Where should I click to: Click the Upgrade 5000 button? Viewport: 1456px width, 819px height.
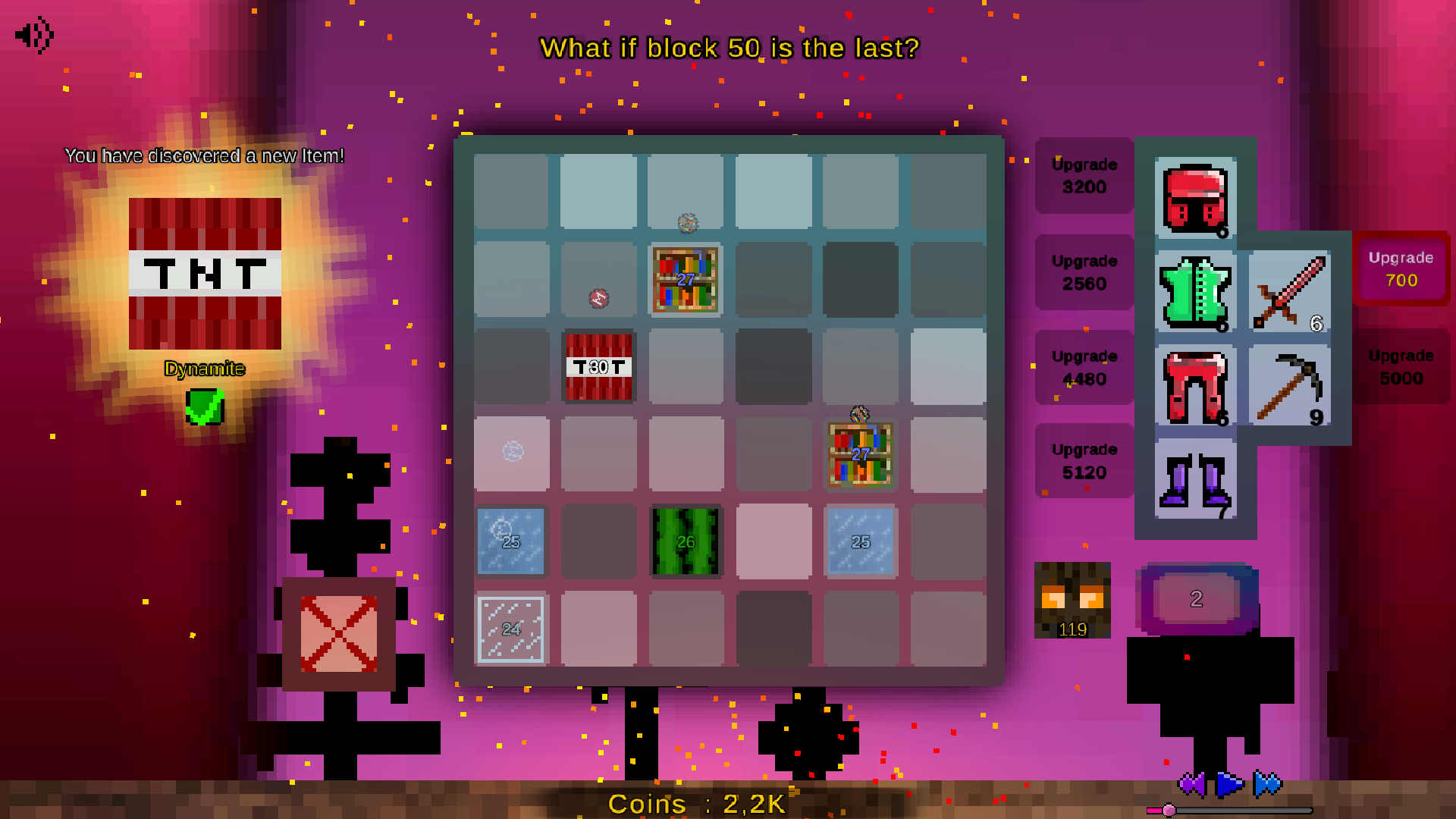(x=1401, y=367)
